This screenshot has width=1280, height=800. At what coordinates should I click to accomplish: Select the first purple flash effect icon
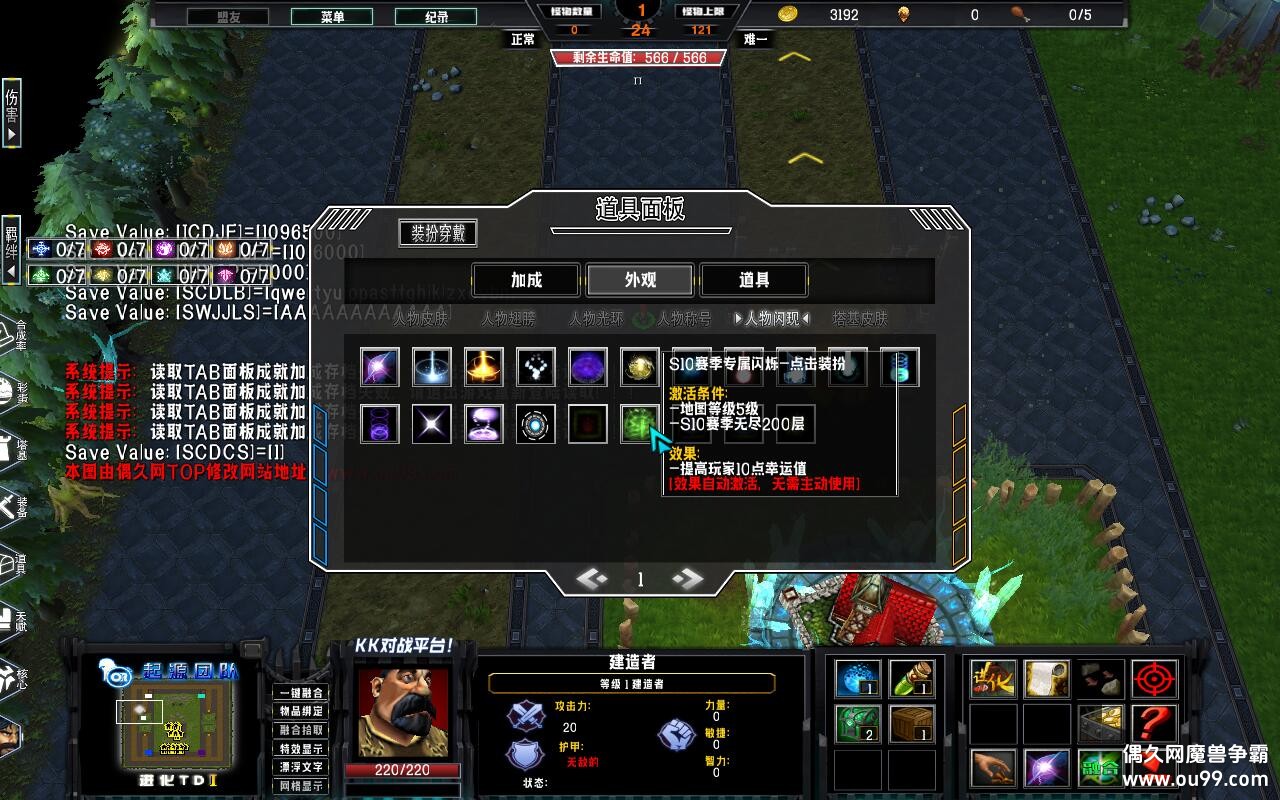[378, 367]
